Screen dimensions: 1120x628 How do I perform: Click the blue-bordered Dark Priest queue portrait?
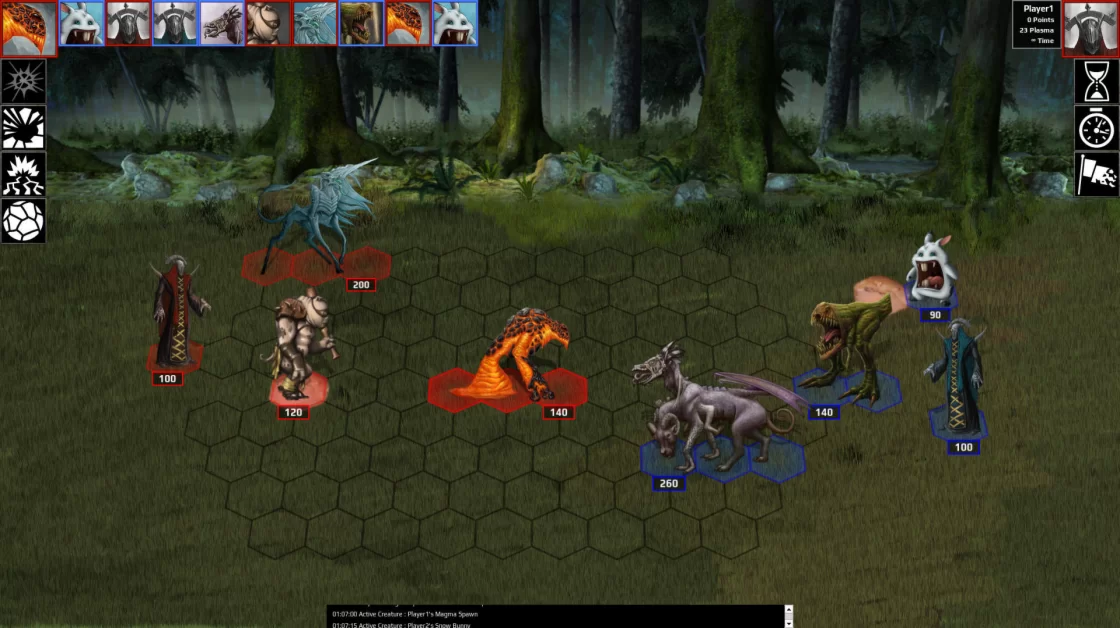[174, 23]
